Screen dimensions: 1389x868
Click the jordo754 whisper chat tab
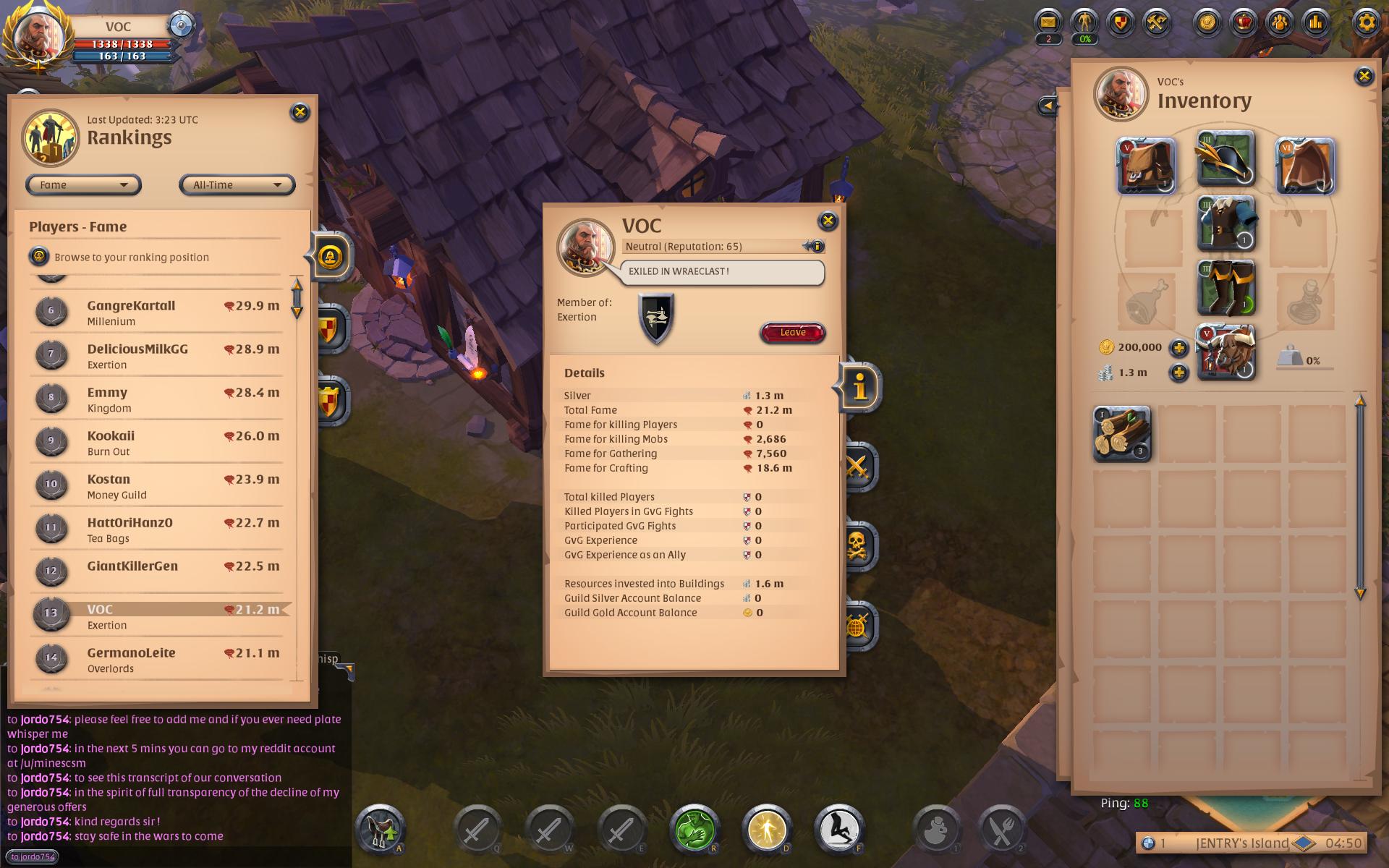33,857
